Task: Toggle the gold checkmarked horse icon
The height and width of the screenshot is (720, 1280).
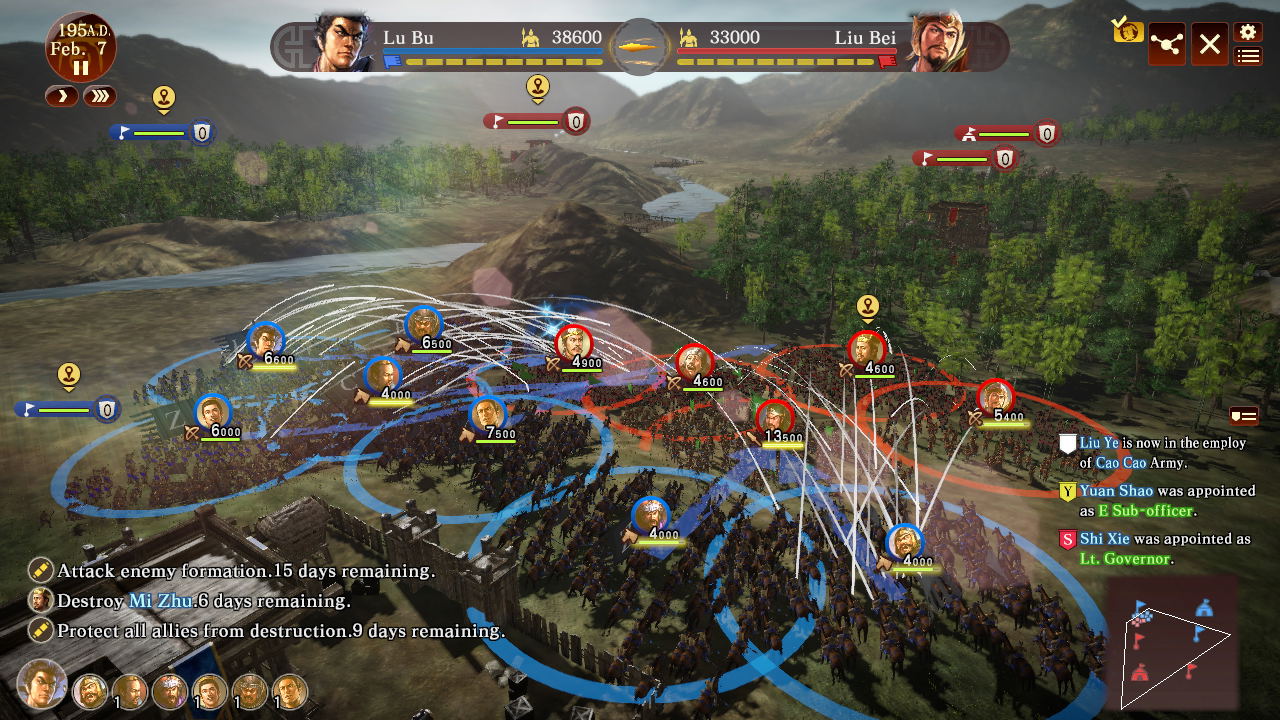Action: (x=1127, y=31)
